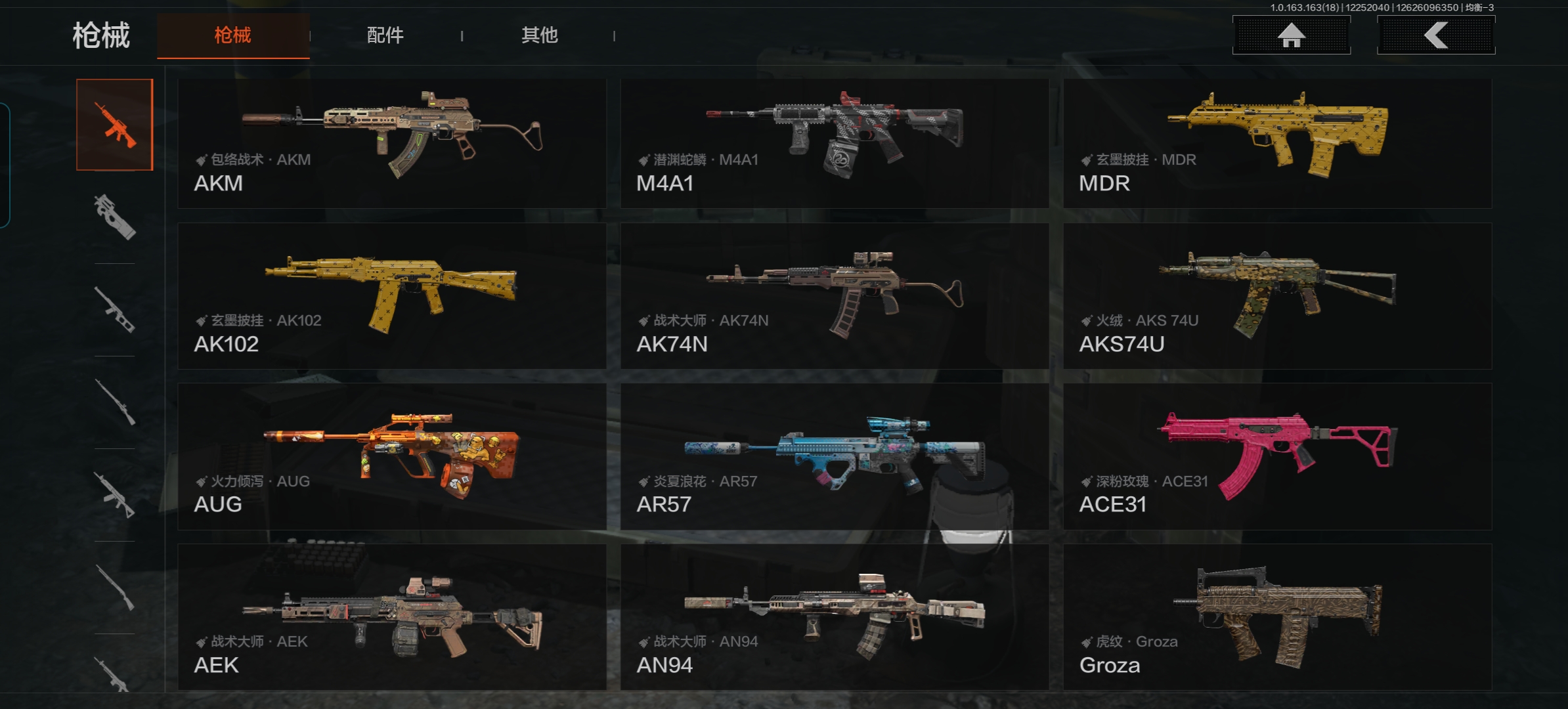Open the AN94 weapon tile

point(834,617)
